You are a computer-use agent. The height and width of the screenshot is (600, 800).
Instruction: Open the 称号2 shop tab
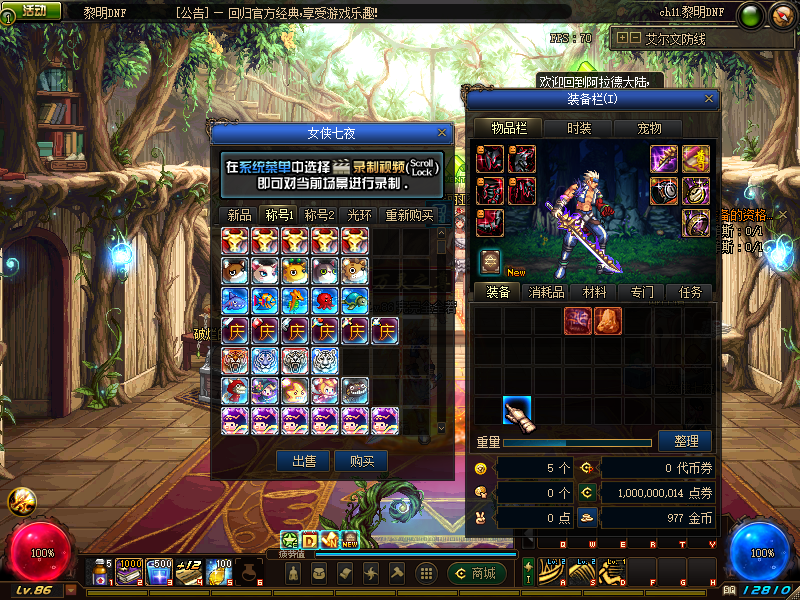319,215
